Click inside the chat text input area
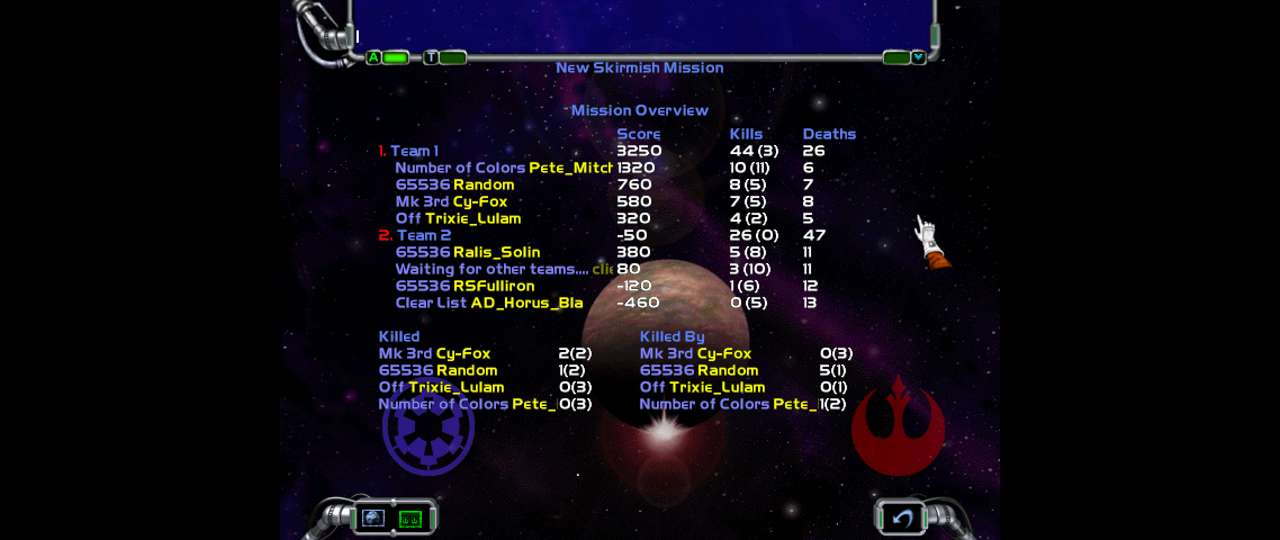1280x540 pixels. coord(640,25)
